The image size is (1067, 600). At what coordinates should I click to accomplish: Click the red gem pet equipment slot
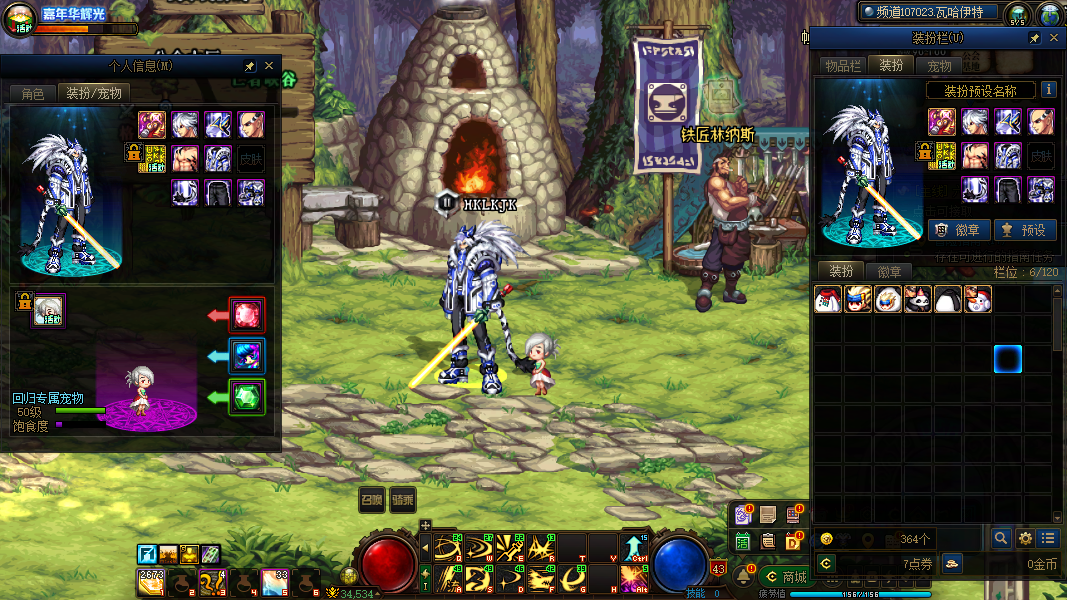click(246, 315)
